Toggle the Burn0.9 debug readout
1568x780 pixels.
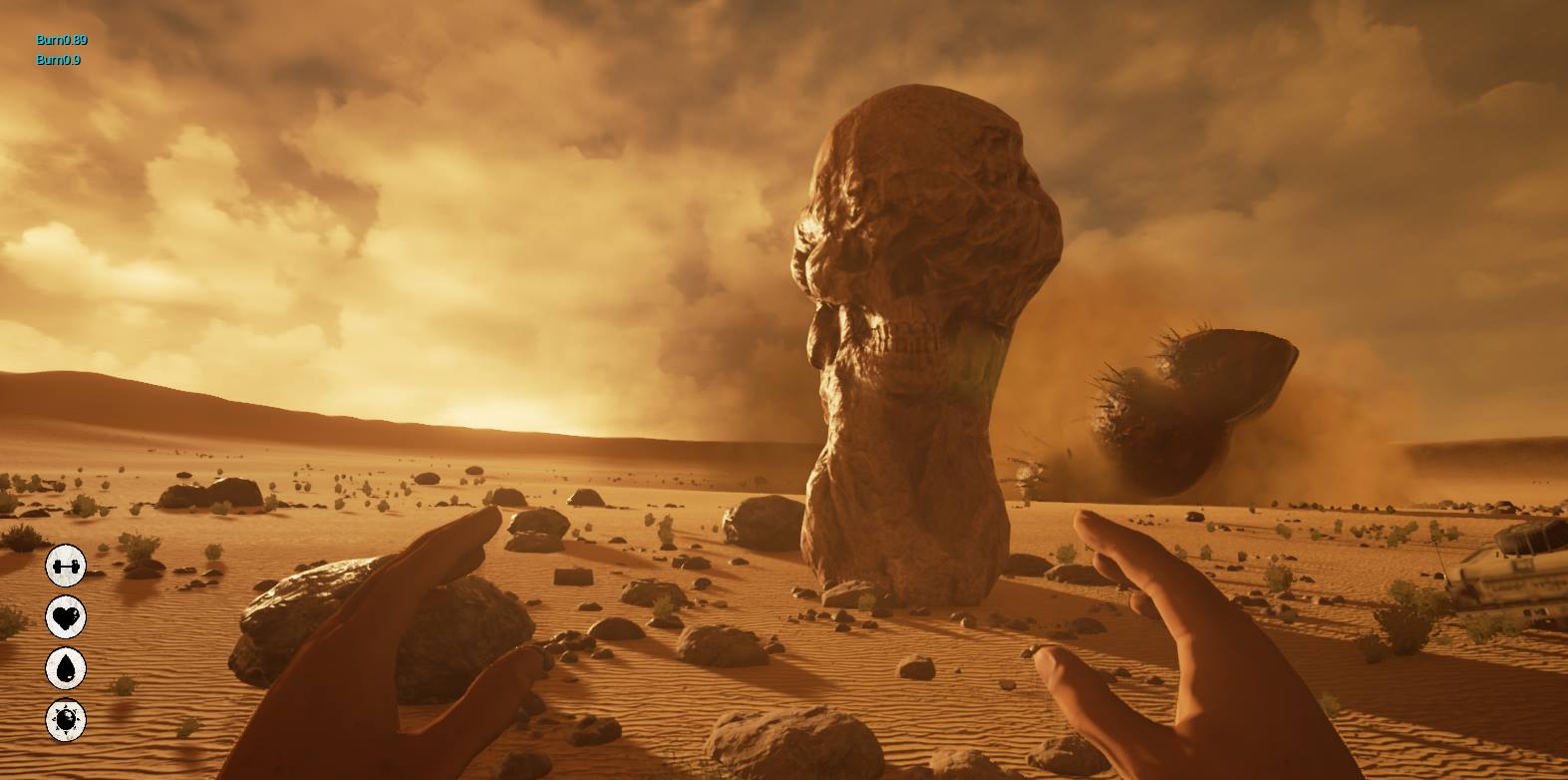60,60
